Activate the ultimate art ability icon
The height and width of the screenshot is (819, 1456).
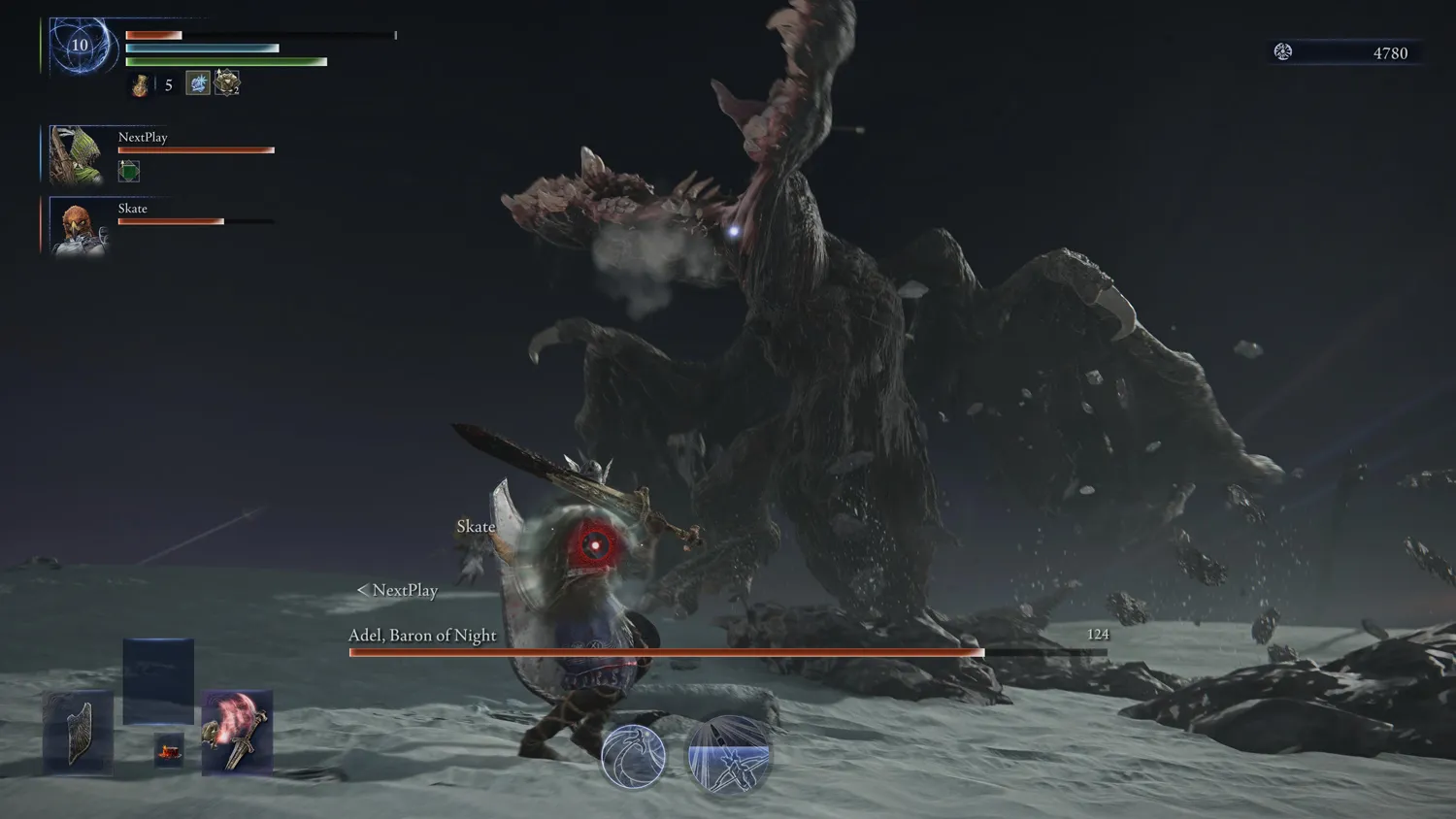click(x=728, y=756)
